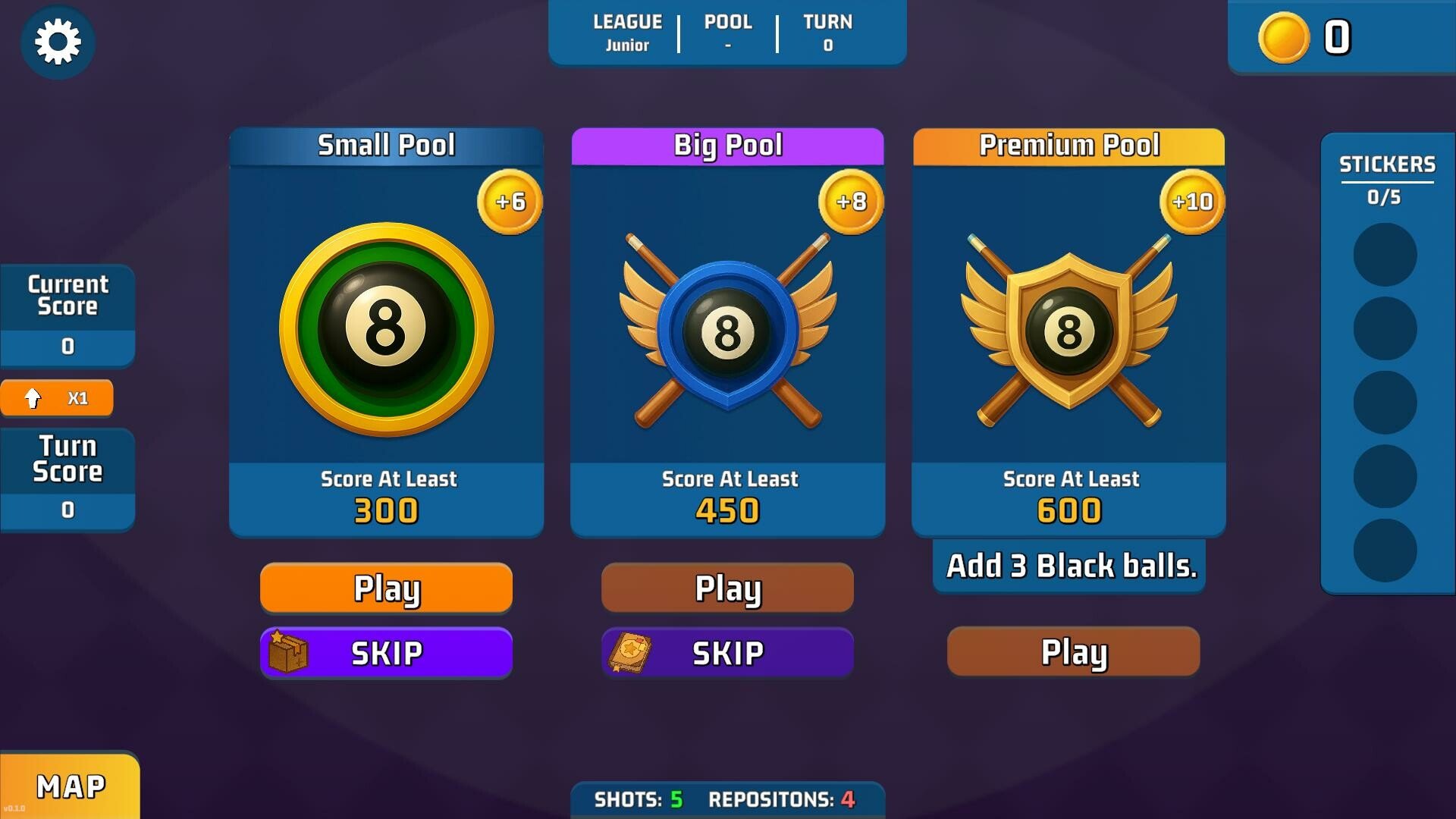Click the orange X1 multiplier button
This screenshot has height=819, width=1456.
(57, 398)
